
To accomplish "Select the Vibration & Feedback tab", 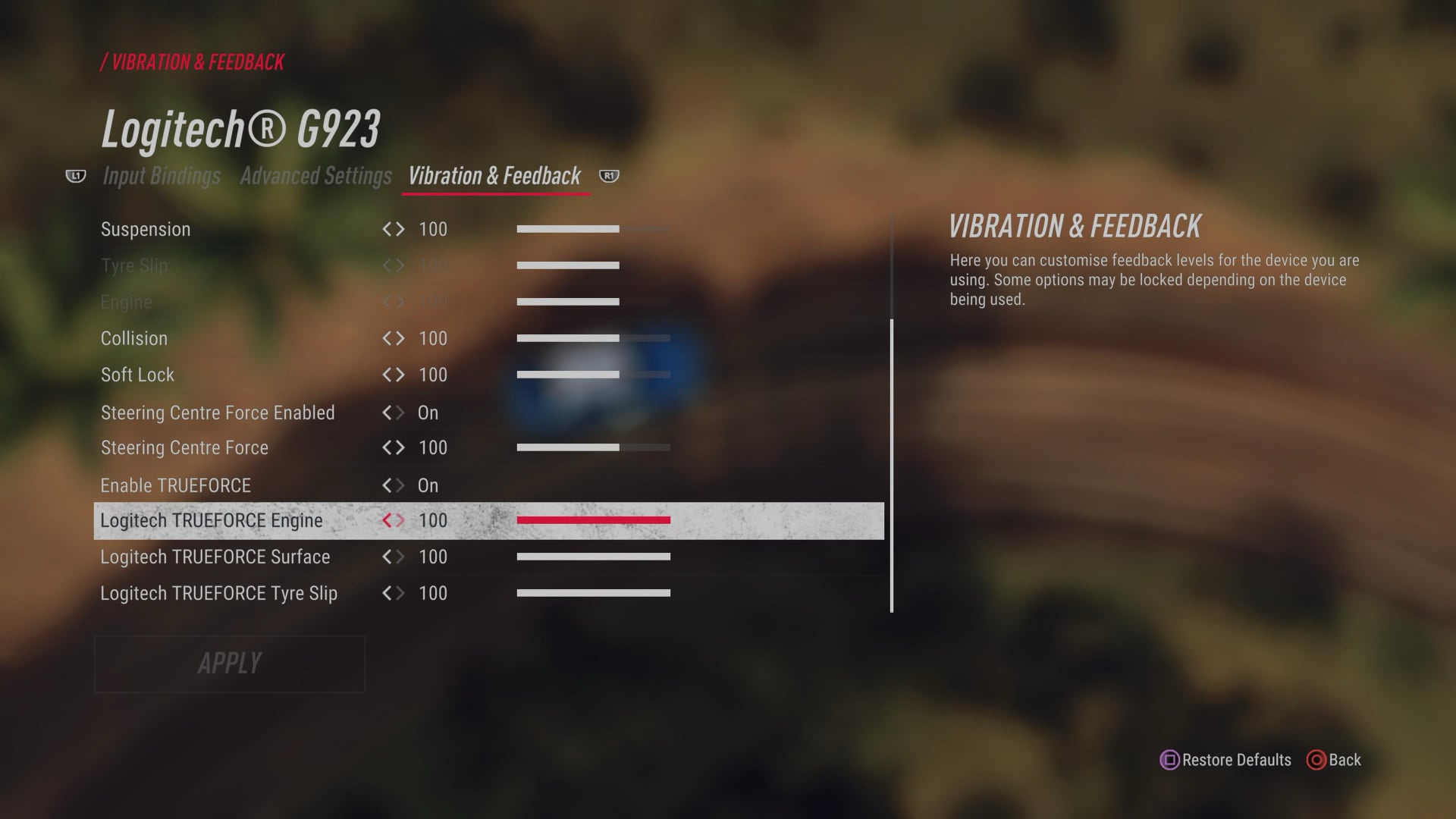I will [494, 176].
